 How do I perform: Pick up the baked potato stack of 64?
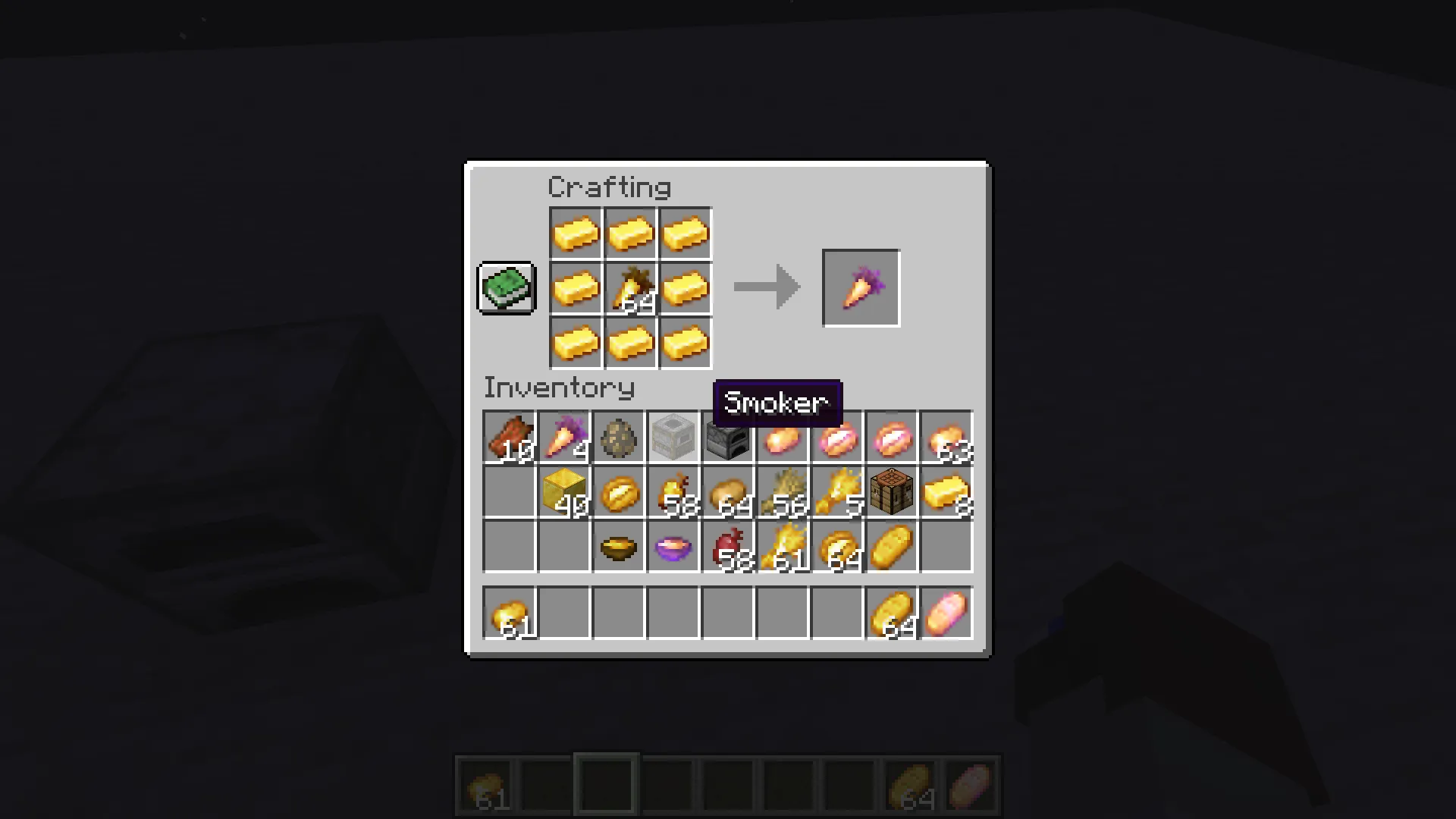(x=728, y=493)
